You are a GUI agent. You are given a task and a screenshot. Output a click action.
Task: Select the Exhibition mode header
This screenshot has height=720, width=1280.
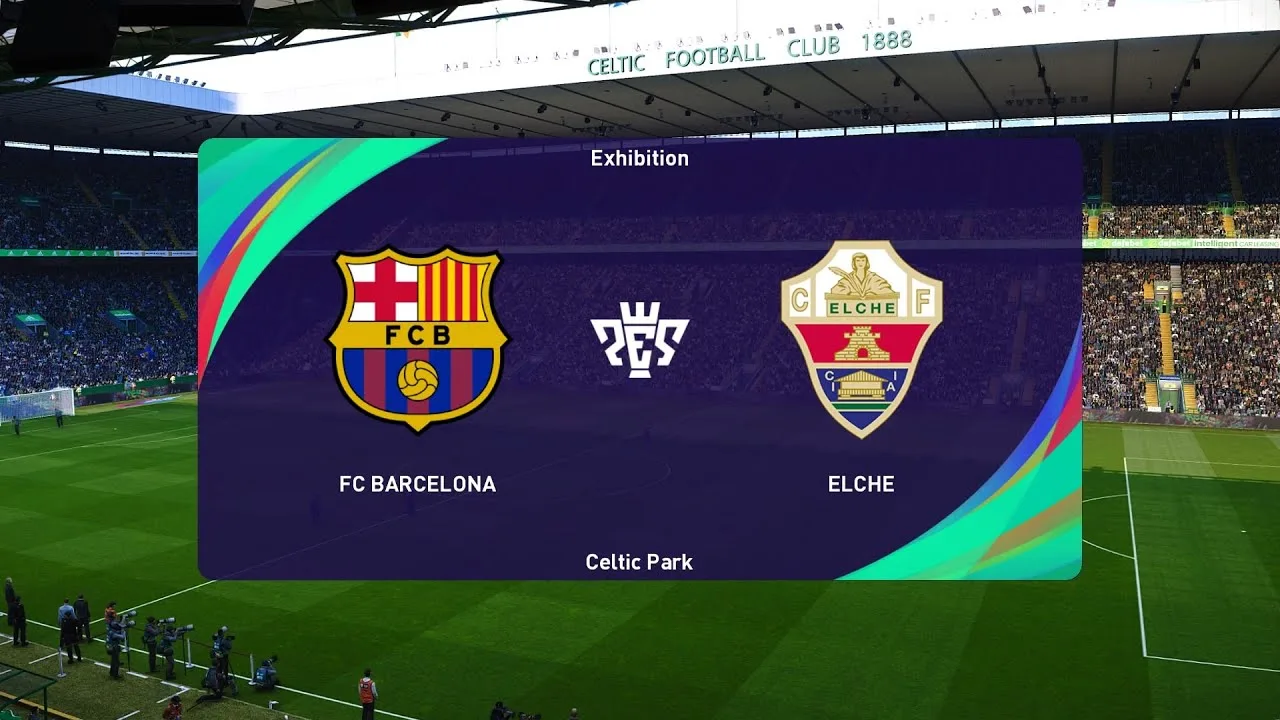coord(639,158)
